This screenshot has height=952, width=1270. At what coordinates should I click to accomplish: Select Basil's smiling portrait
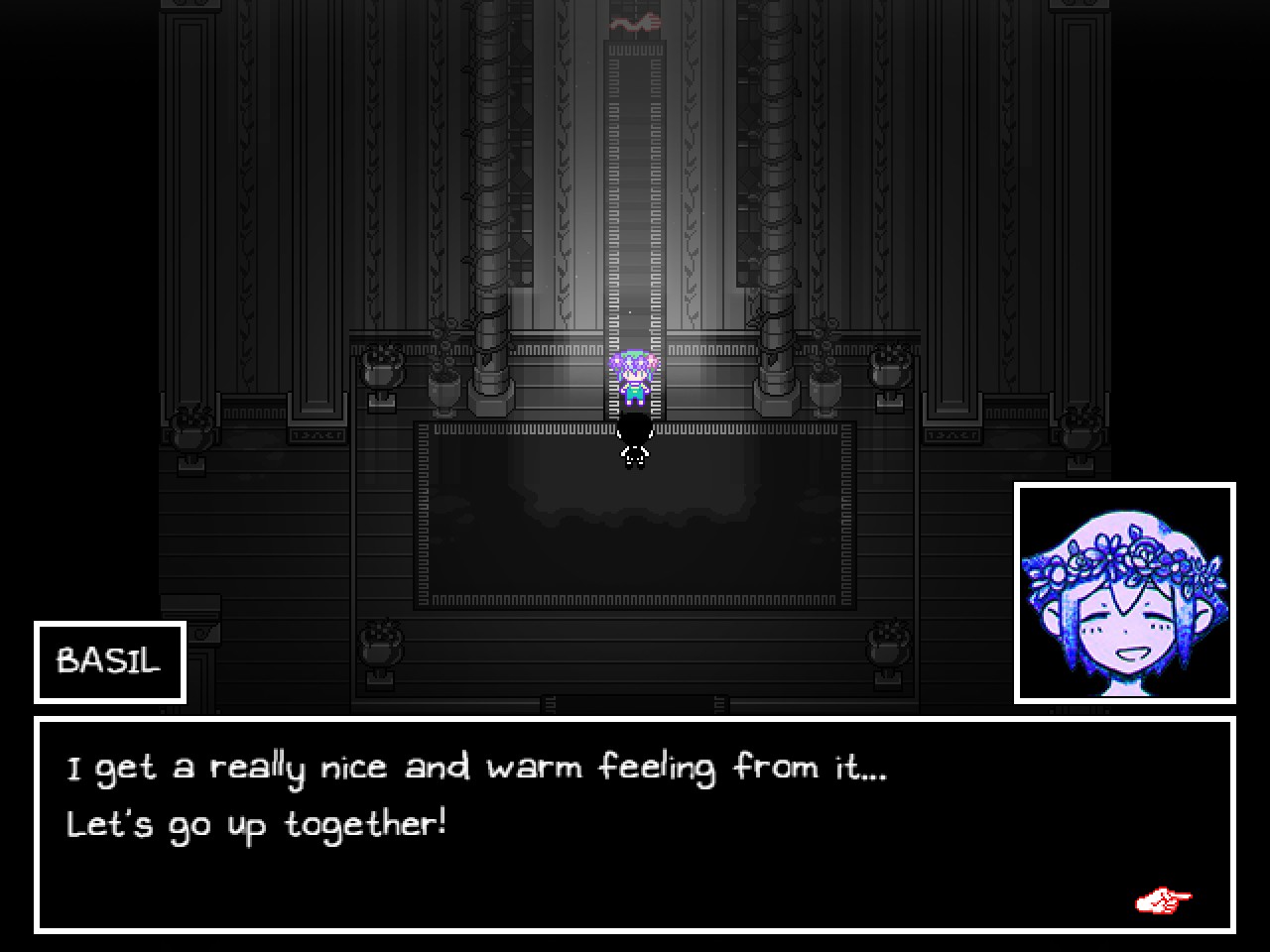[x=1124, y=592]
